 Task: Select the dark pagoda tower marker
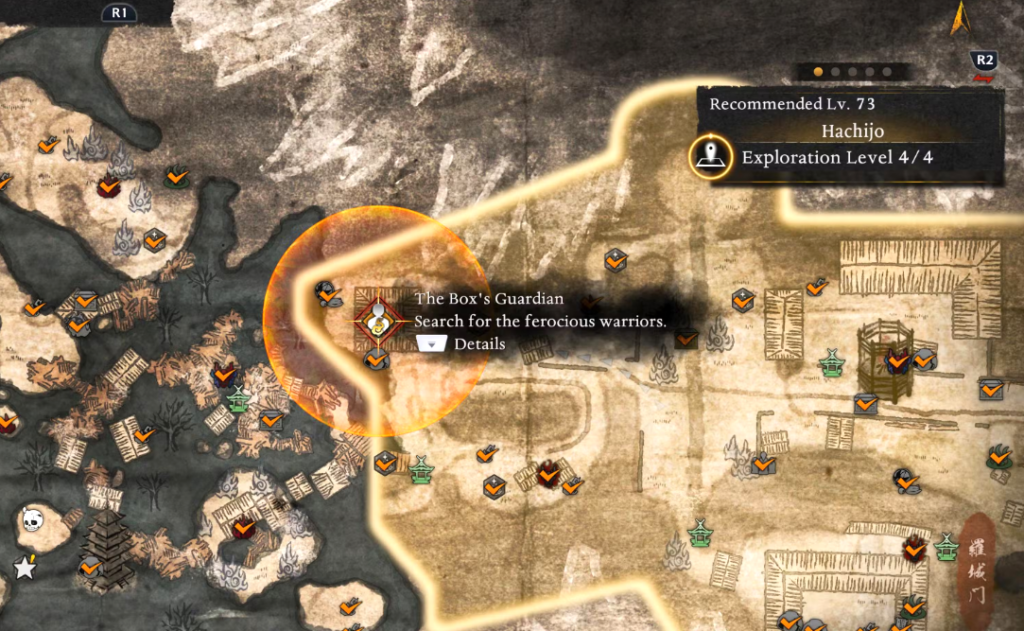105,548
